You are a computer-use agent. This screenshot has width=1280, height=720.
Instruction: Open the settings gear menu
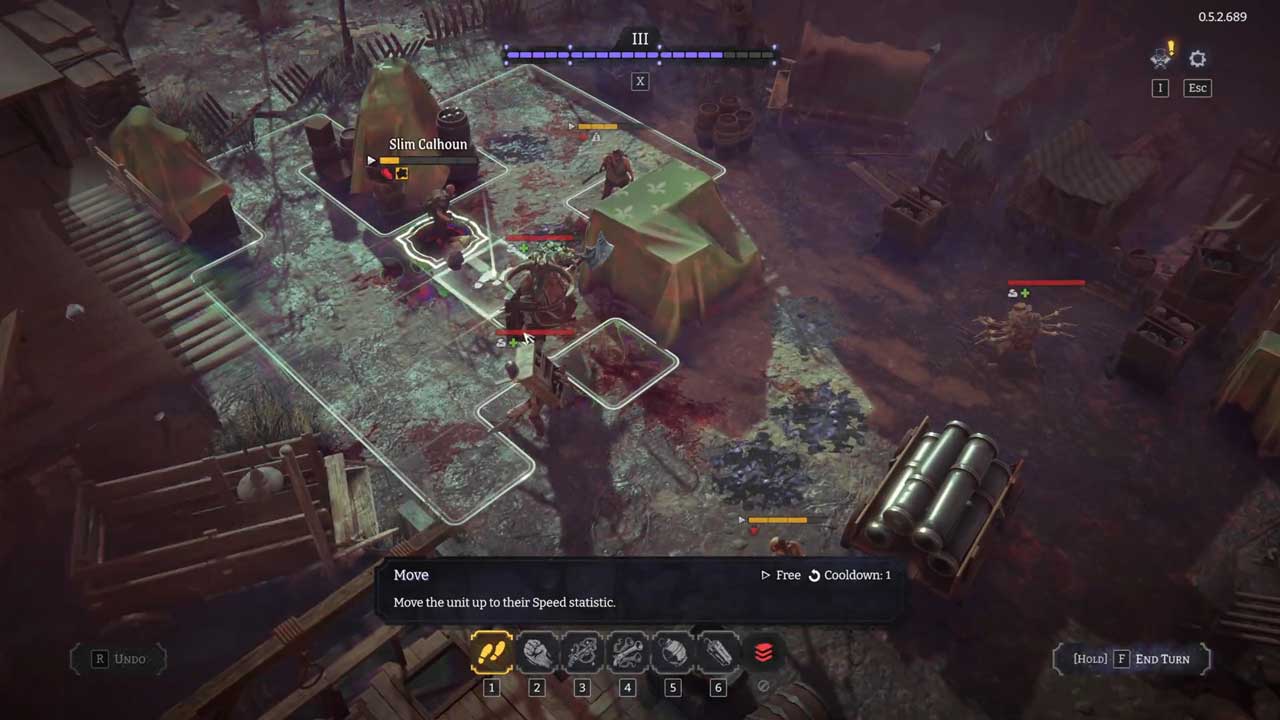click(x=1197, y=60)
